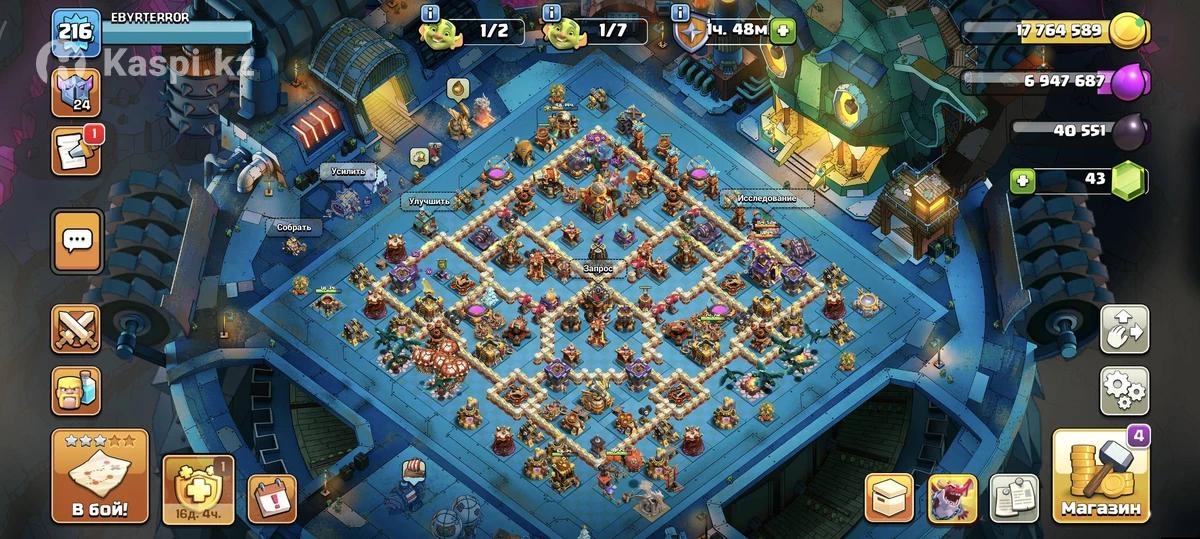This screenshot has height=539, width=1200.
Task: Open the calendar events icon
Action: (272, 497)
